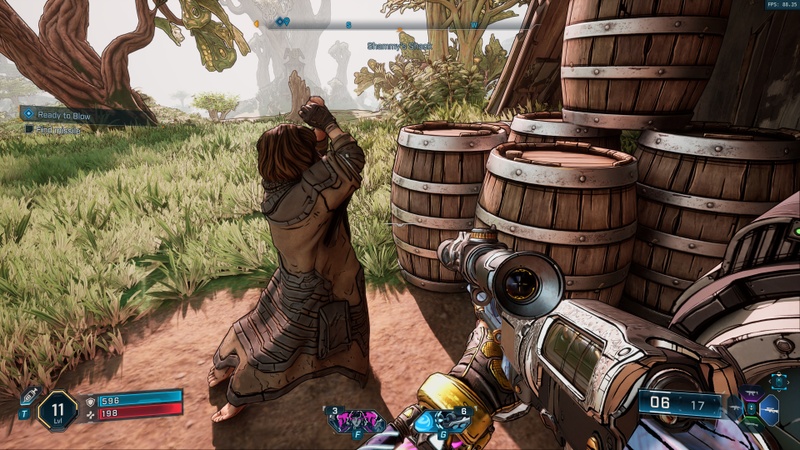Open the level 11 character badge
Viewport: 800px width, 450px height.
[x=57, y=411]
